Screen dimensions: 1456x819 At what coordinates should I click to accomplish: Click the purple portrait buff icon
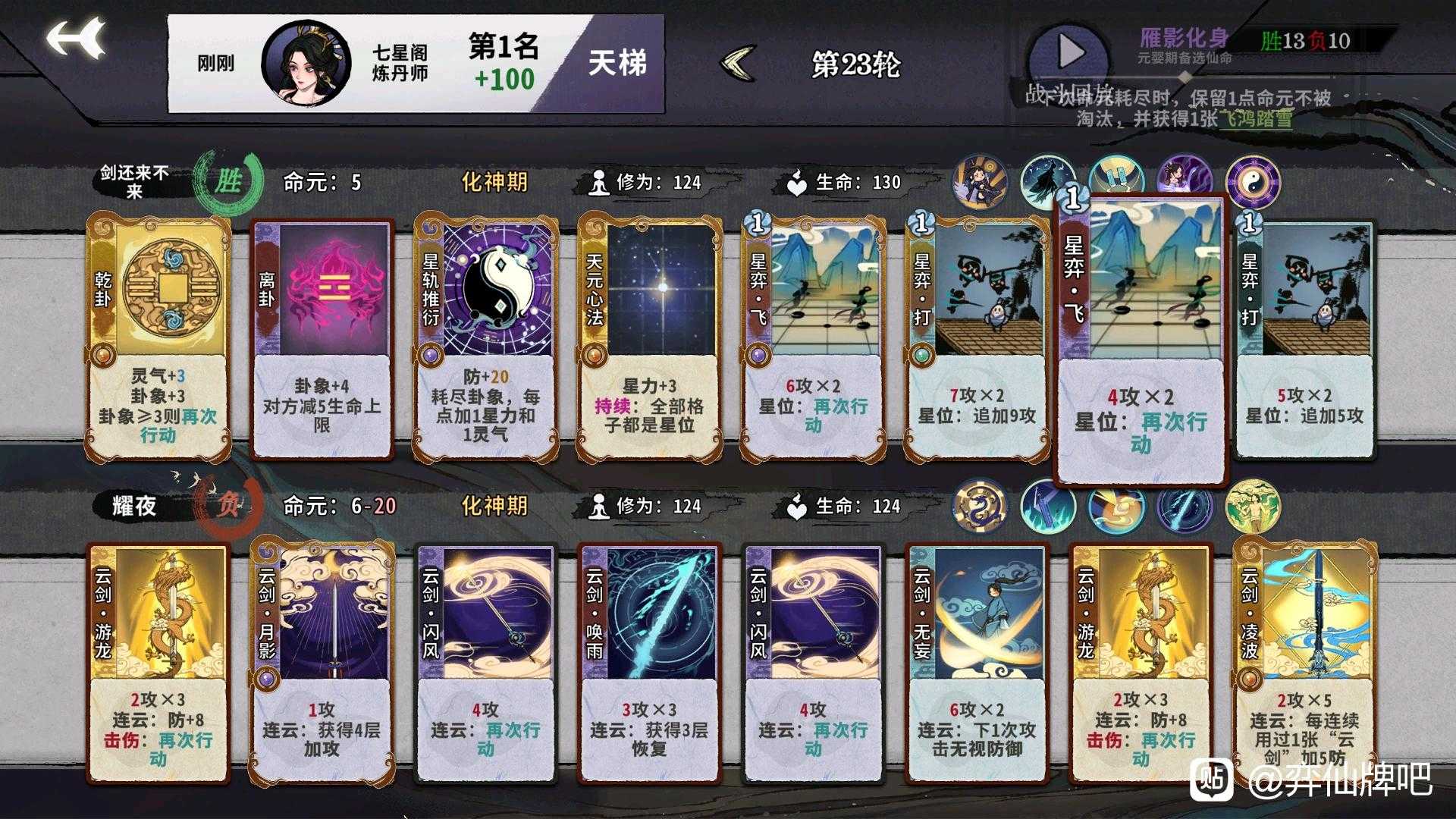[1183, 177]
